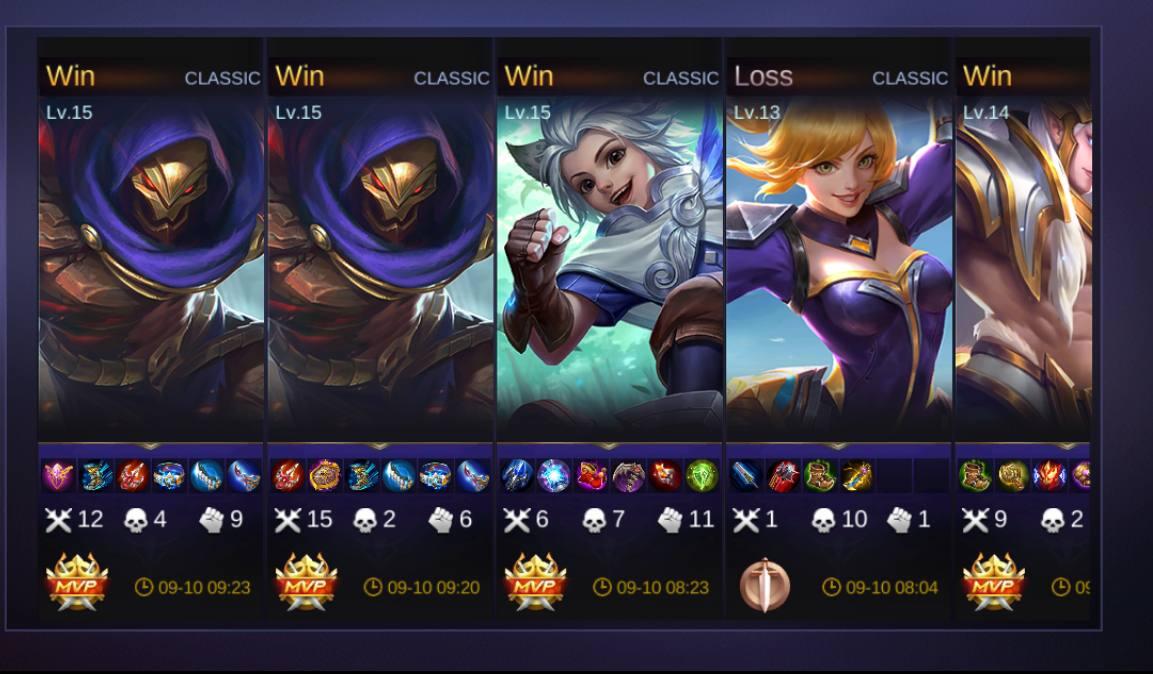Click the MVP badge on the Lv.14 match
This screenshot has height=674, width=1153.
pyautogui.click(x=993, y=583)
